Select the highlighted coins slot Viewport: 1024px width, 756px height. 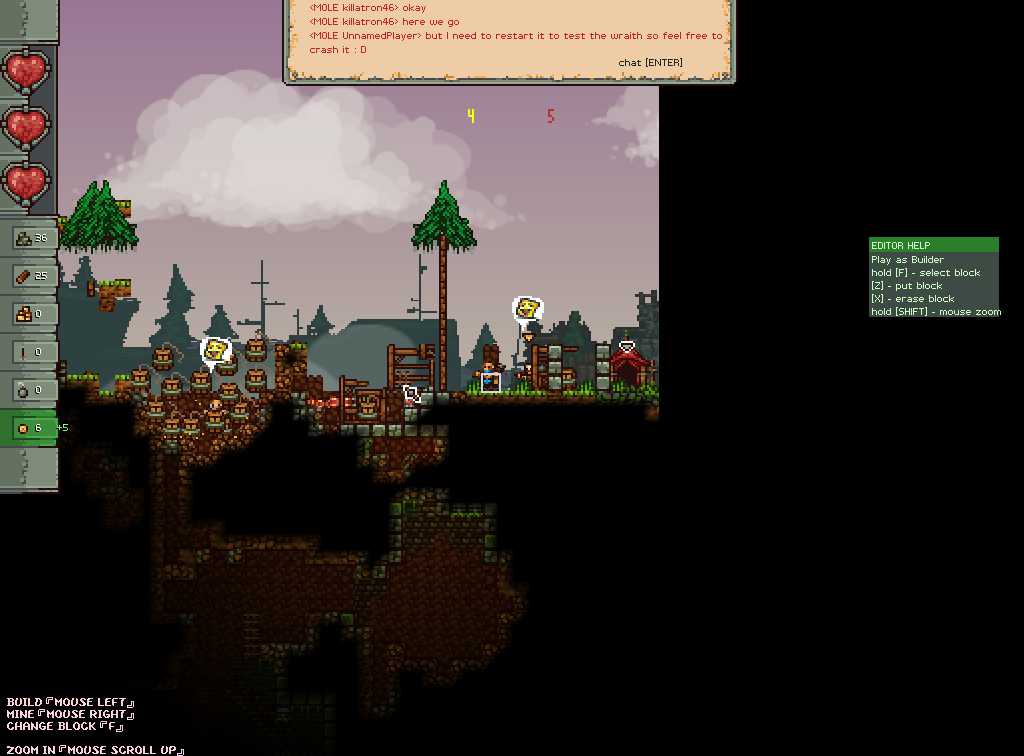(x=30, y=428)
